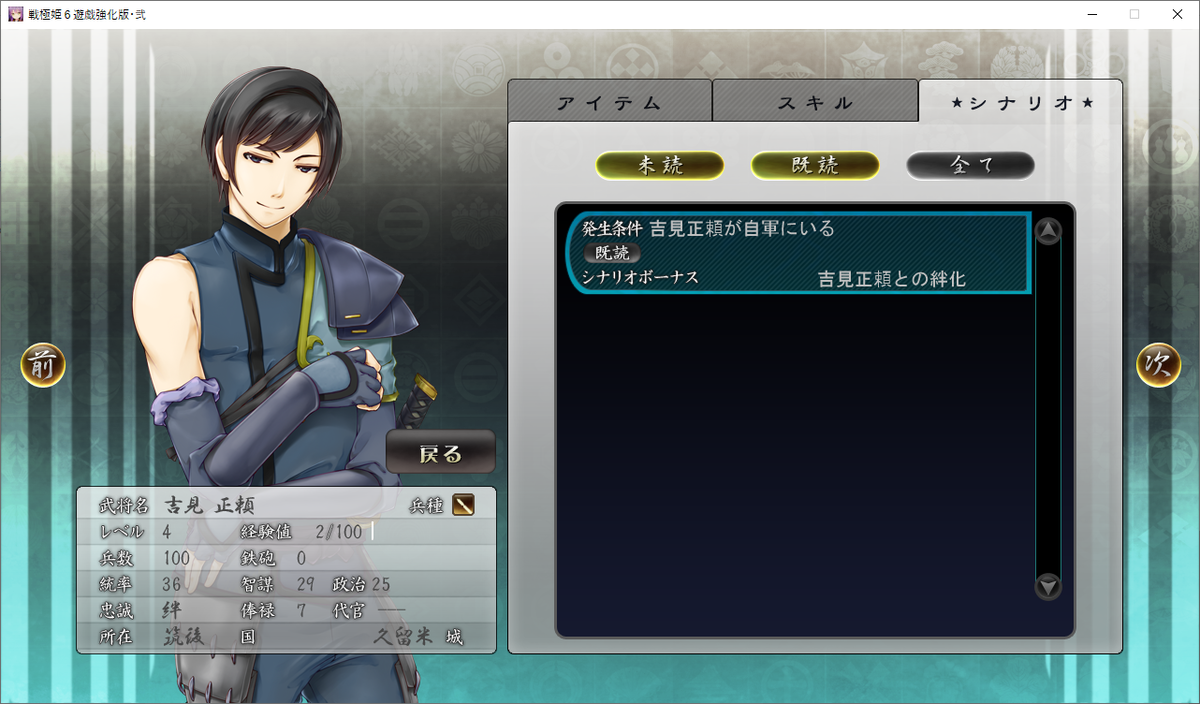The image size is (1200, 704).
Task: Minimize the game window
Action: (x=1087, y=14)
